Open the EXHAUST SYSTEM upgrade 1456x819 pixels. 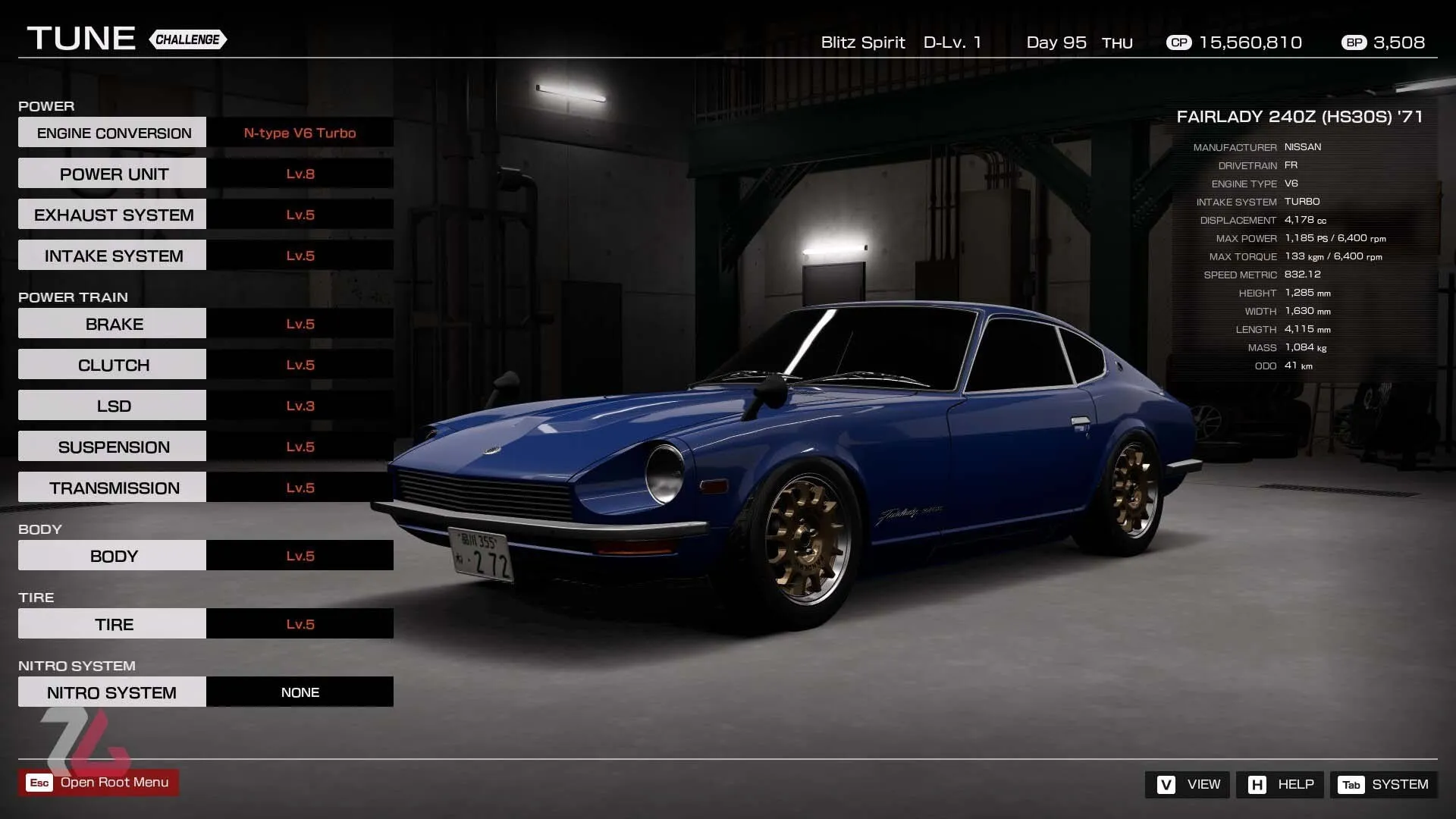coord(112,214)
